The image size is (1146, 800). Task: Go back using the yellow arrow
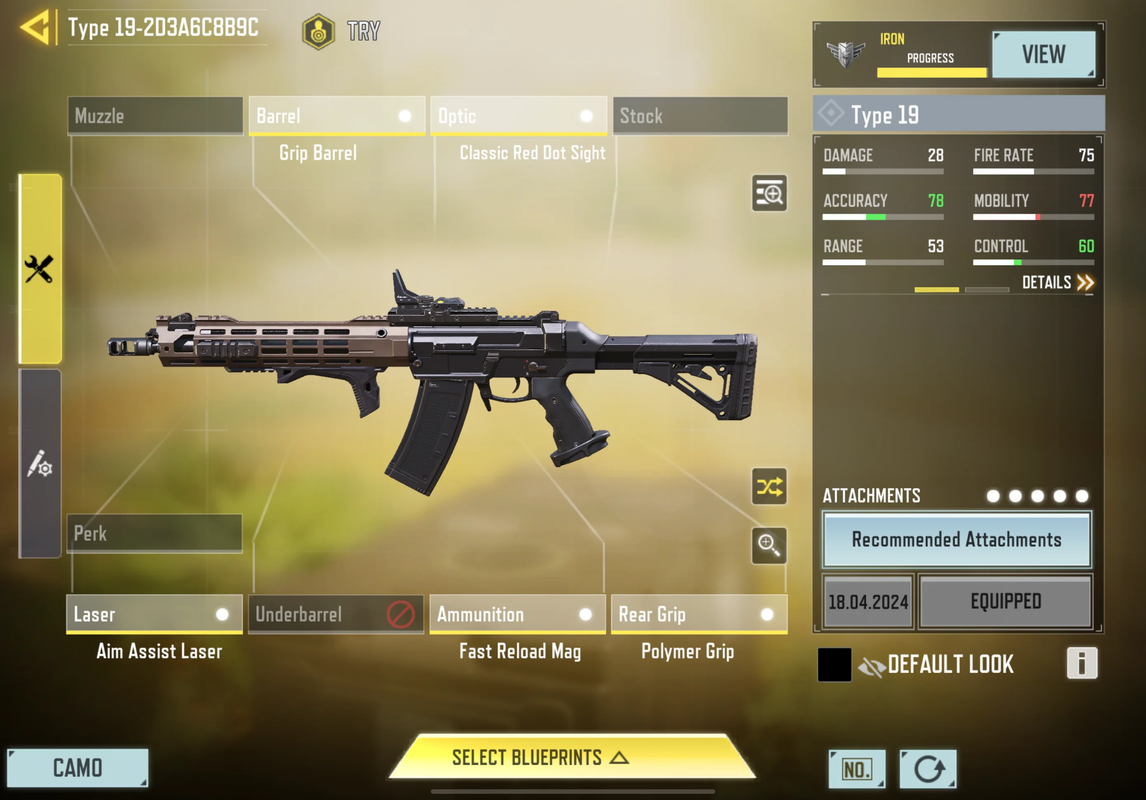pos(35,27)
